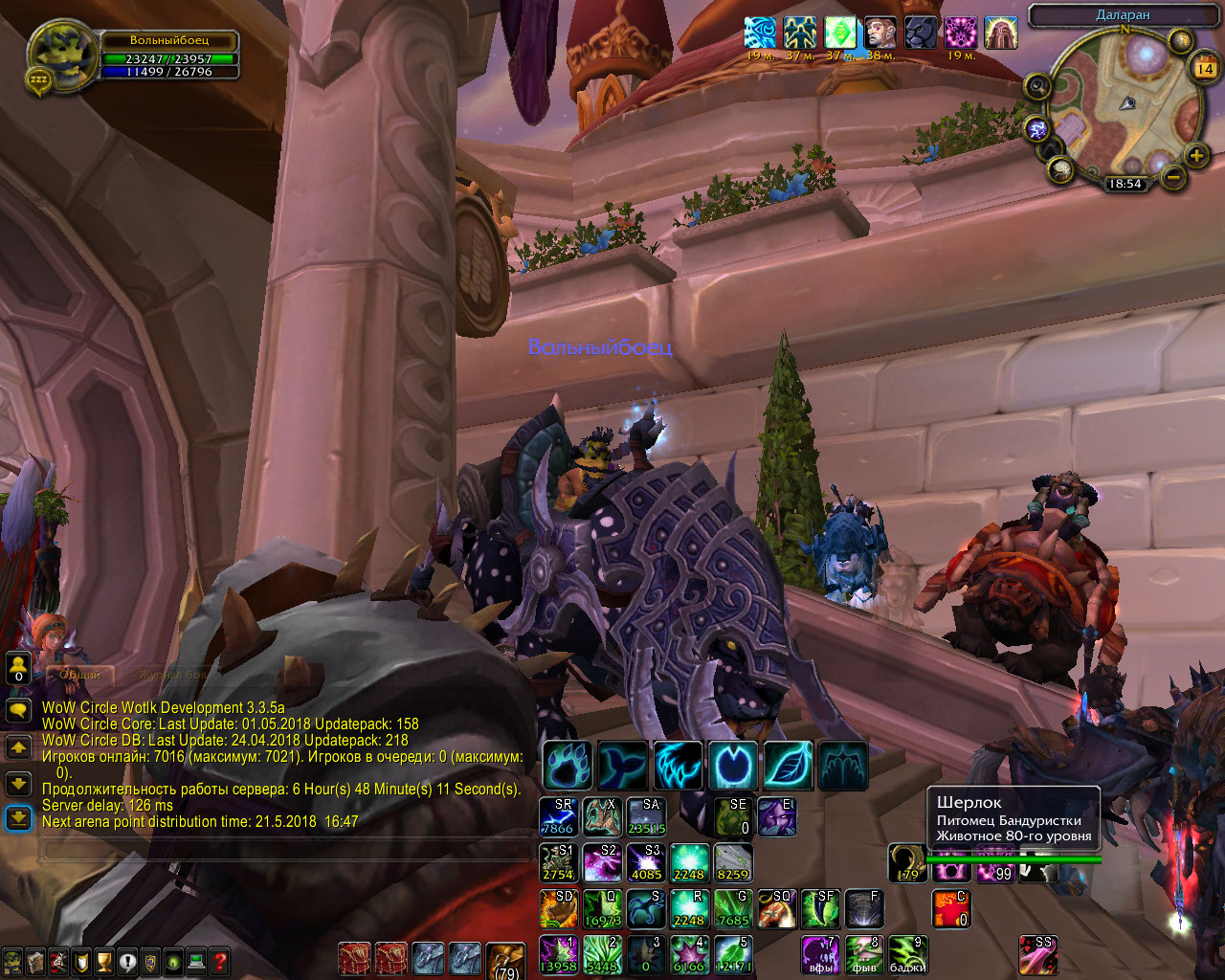Screen dimensions: 1225x980
Task: Open the quest log exclamation mark button
Action: [127, 961]
